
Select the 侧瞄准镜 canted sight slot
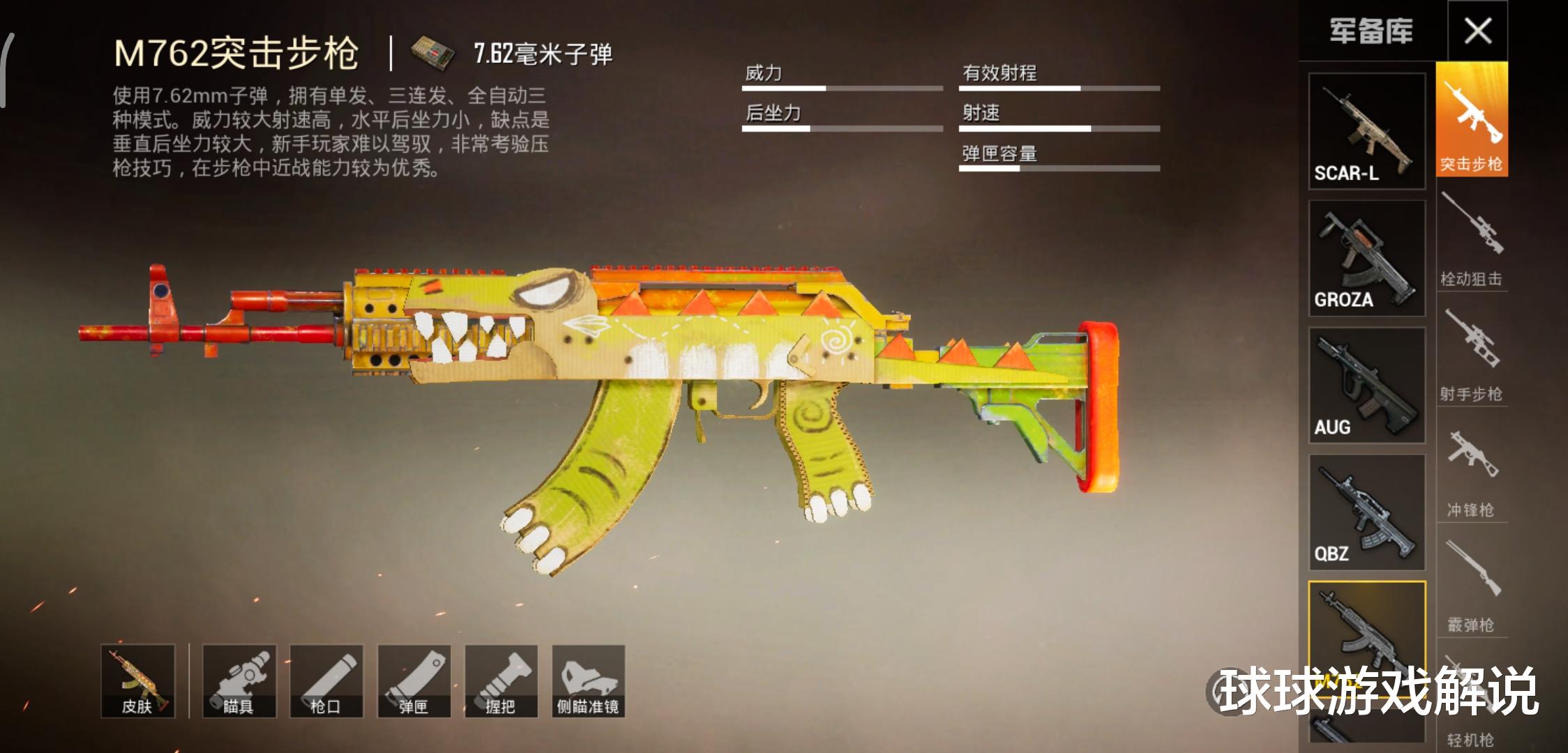[588, 681]
